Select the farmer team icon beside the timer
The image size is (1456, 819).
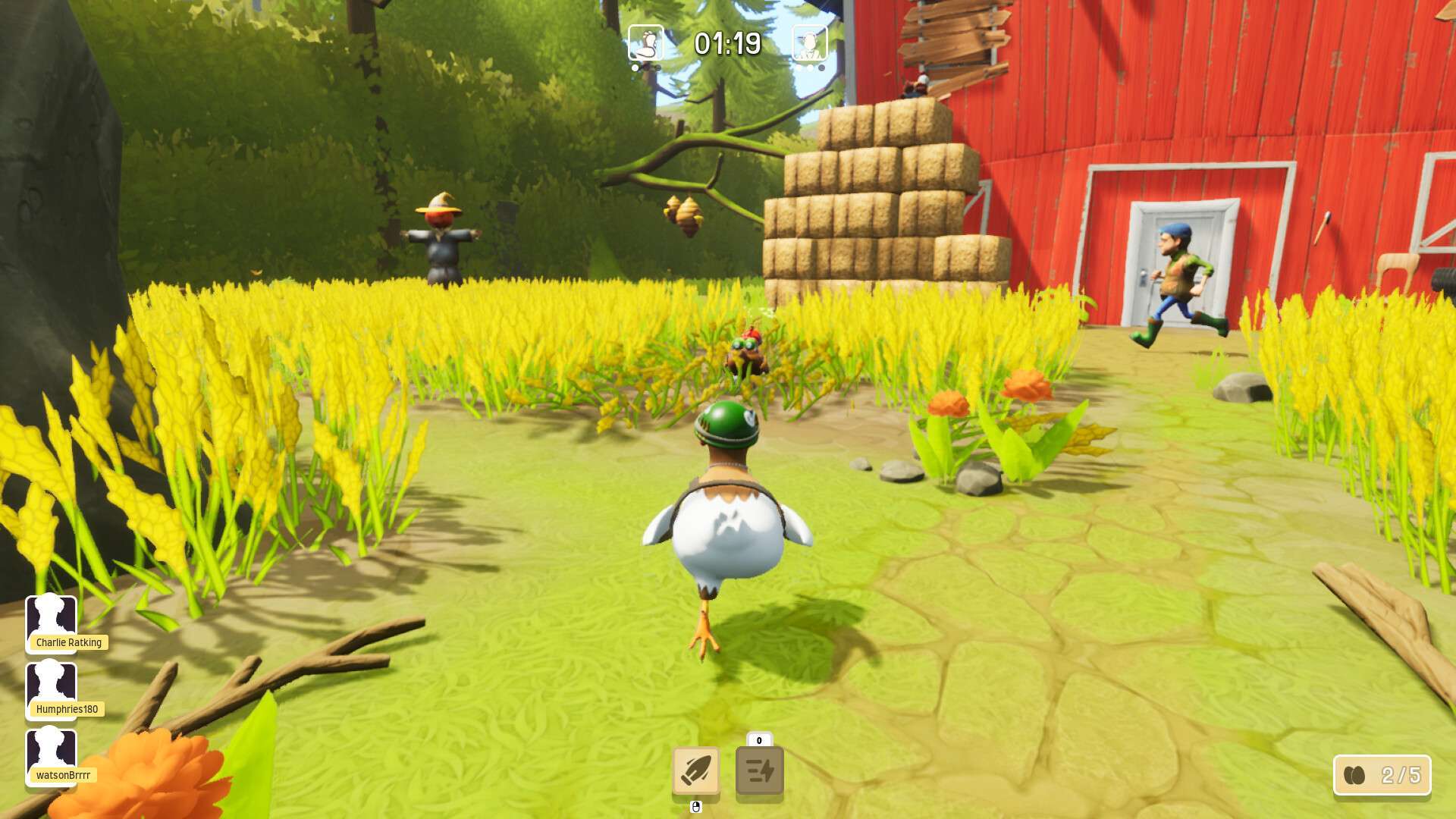(x=809, y=43)
